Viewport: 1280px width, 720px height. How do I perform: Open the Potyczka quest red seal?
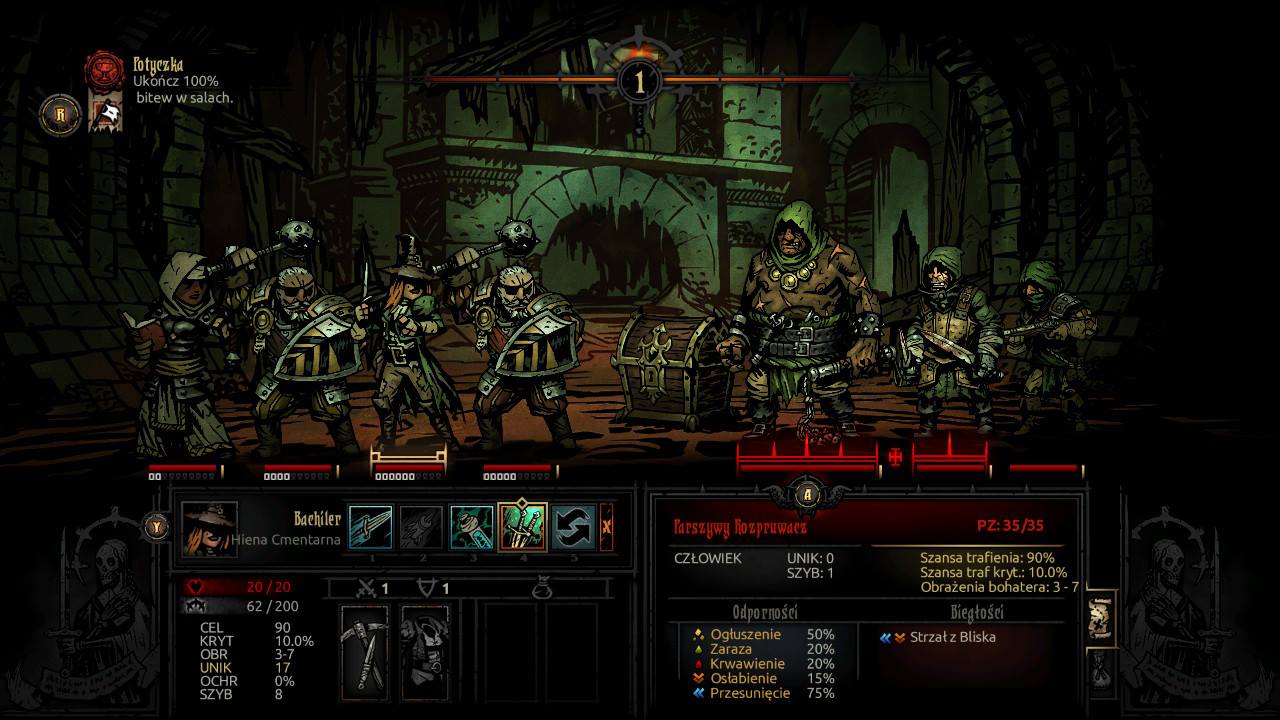[x=104, y=70]
